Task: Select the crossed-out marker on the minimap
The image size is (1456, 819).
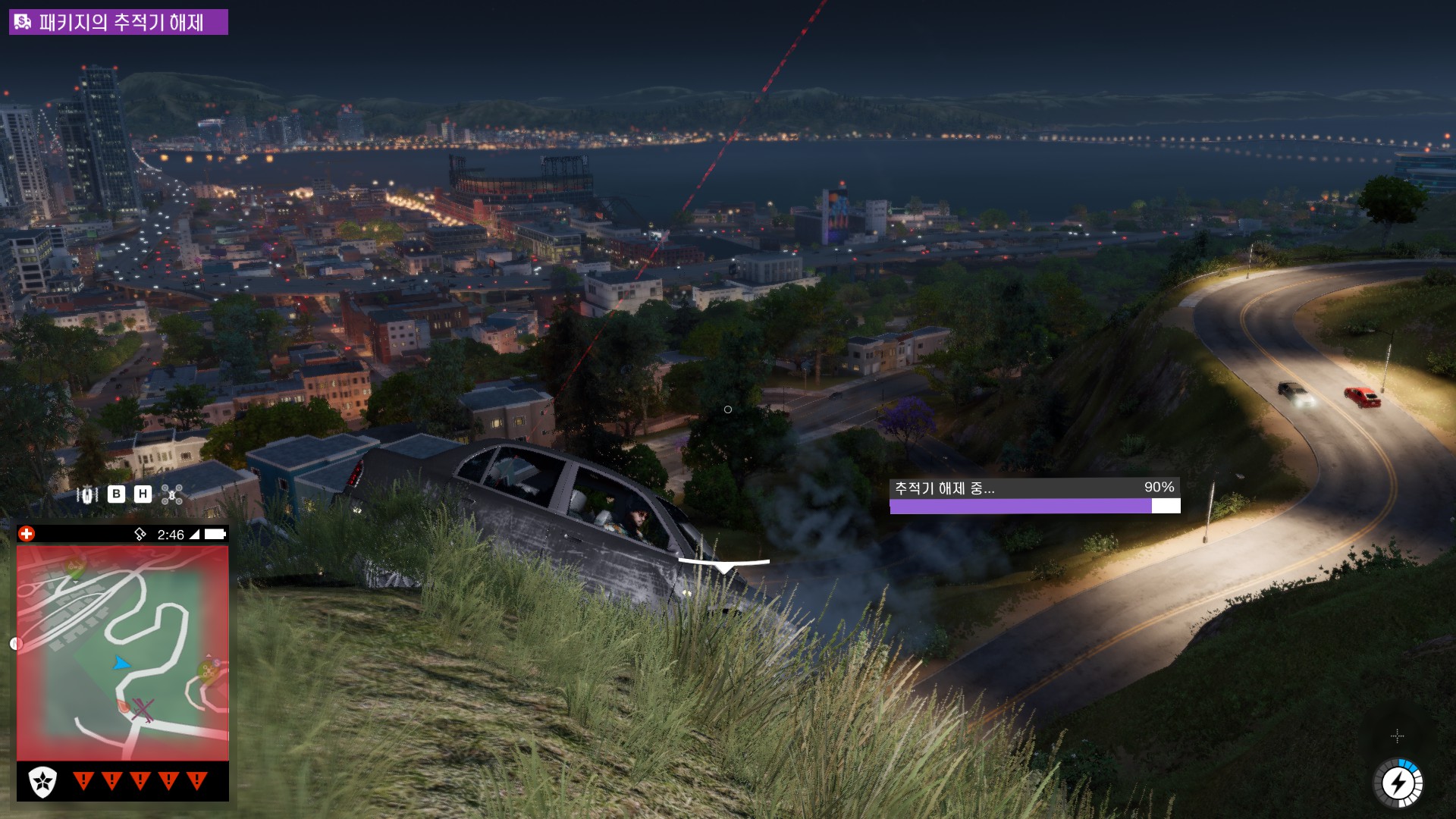Action: [x=143, y=711]
